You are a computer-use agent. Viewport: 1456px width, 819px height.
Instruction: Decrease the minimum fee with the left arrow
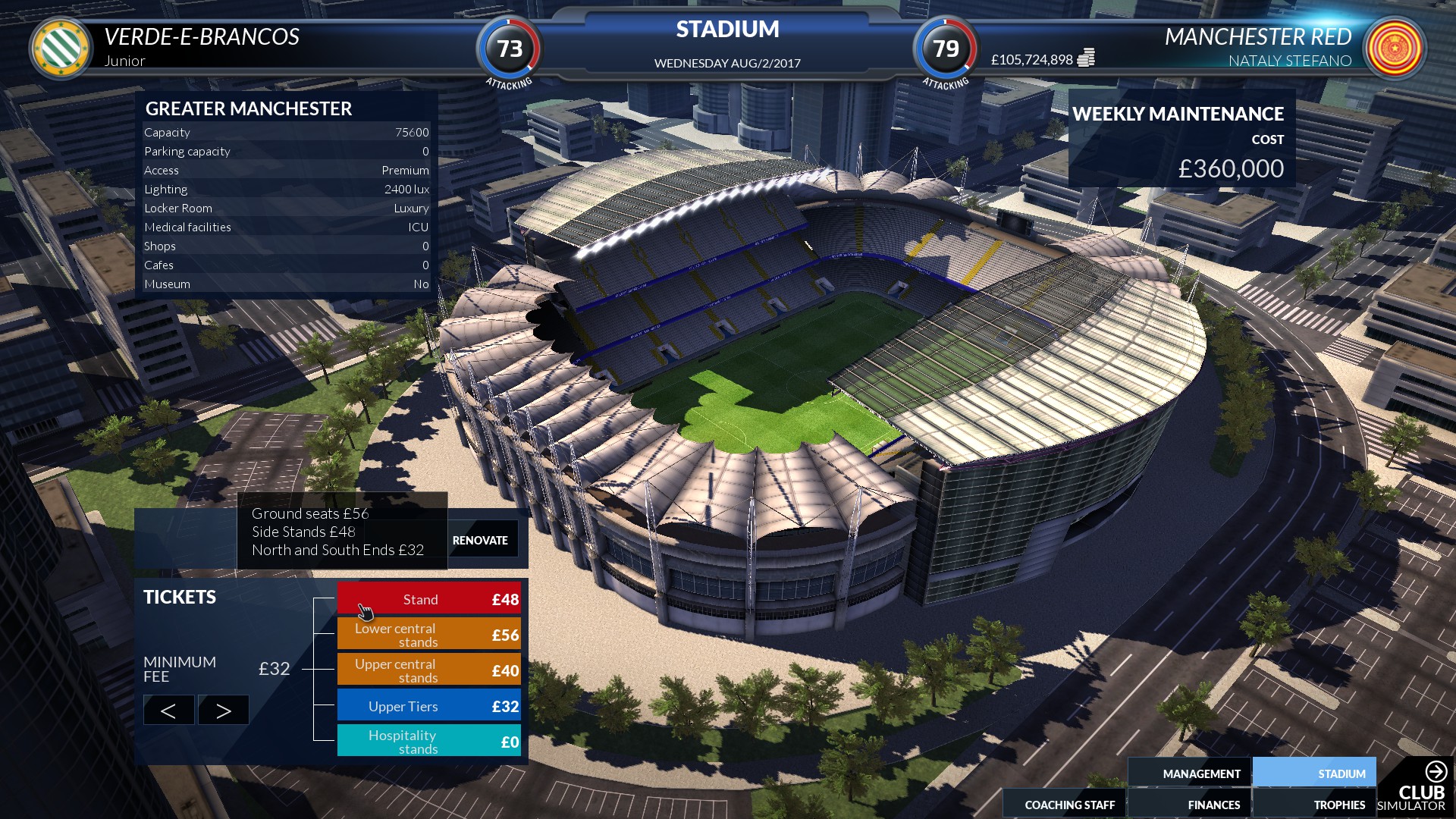pos(168,710)
